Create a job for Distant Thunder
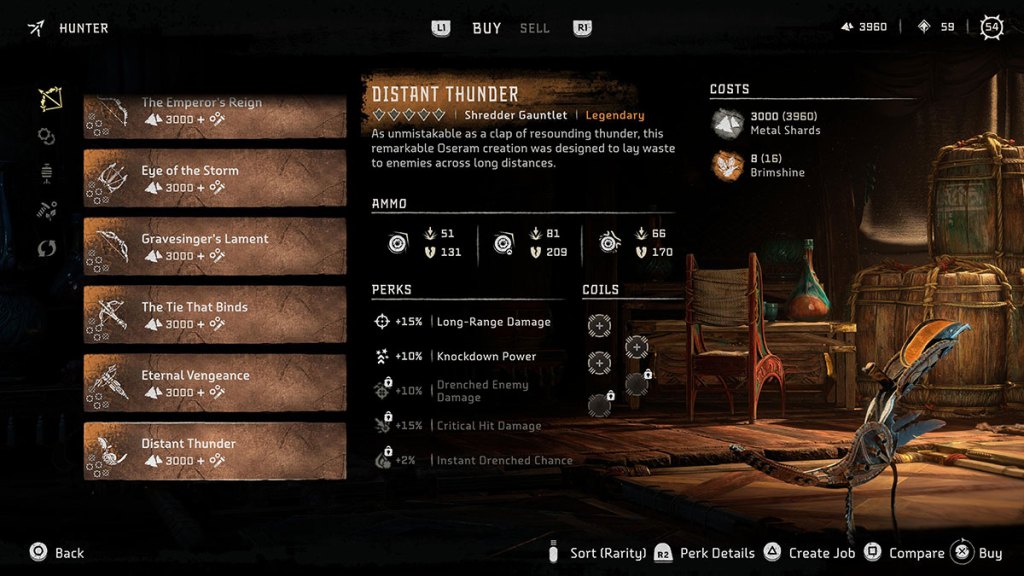1024x576 pixels. [810, 553]
